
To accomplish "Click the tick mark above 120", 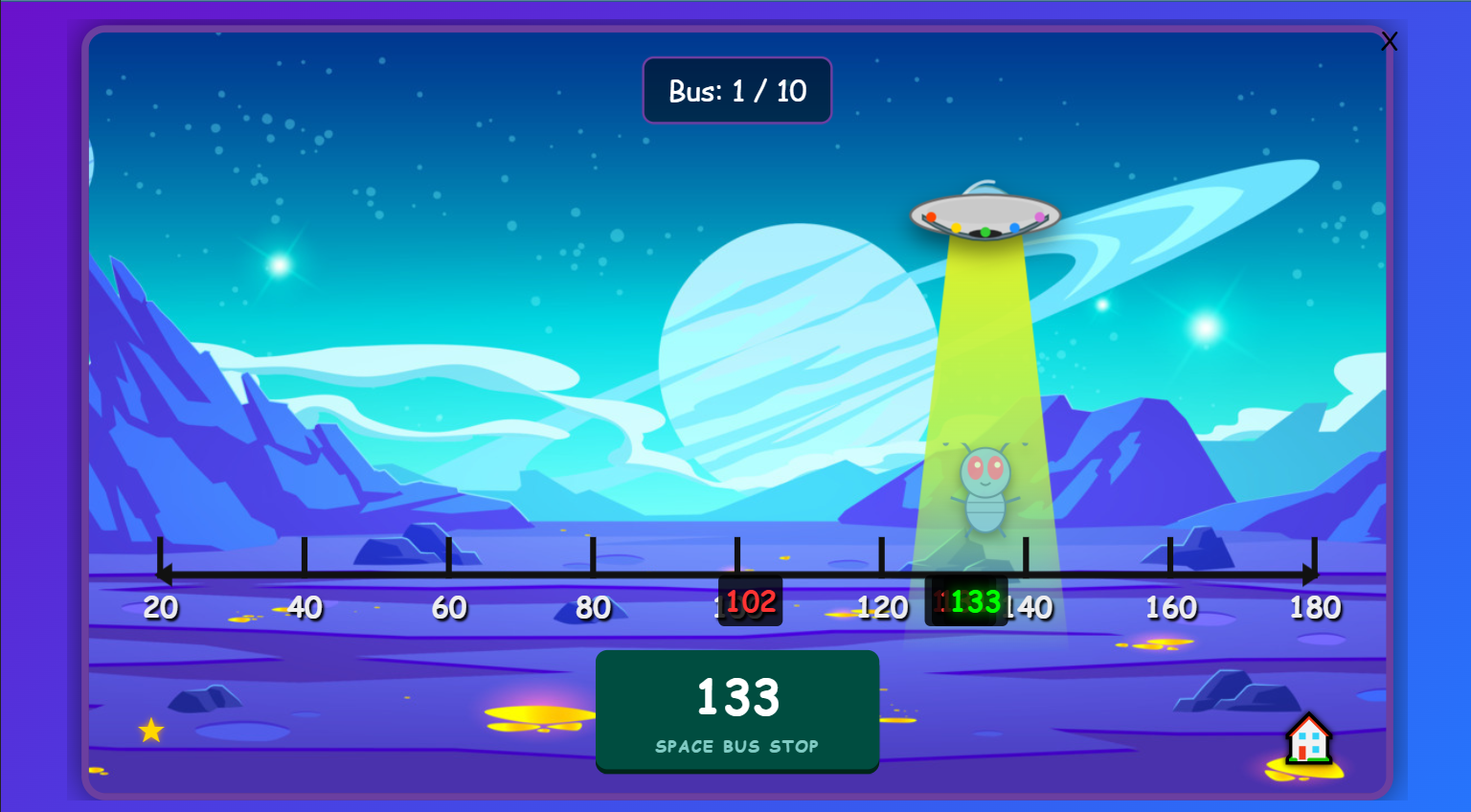I will [881, 555].
